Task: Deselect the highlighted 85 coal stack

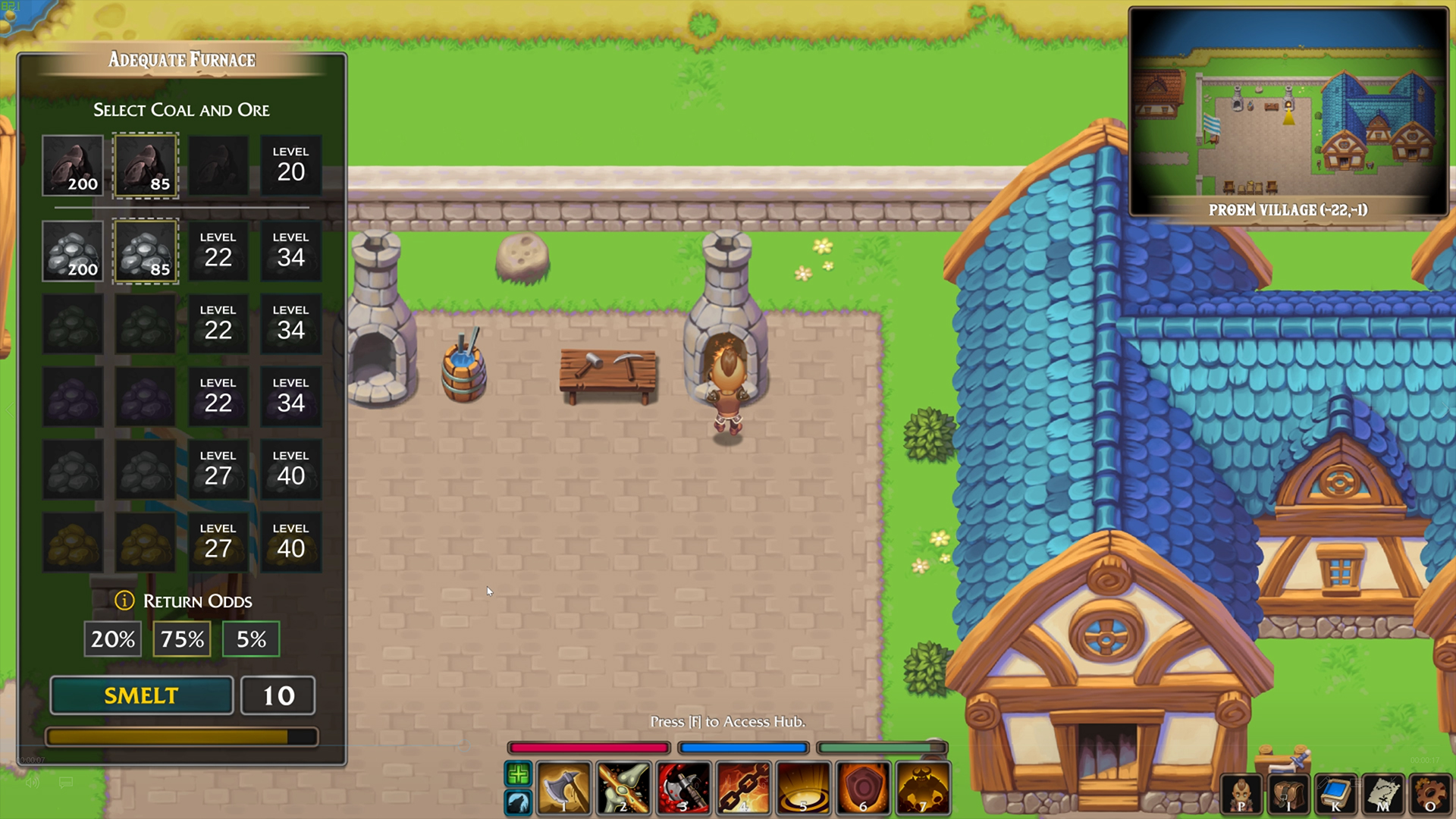Action: tap(146, 165)
